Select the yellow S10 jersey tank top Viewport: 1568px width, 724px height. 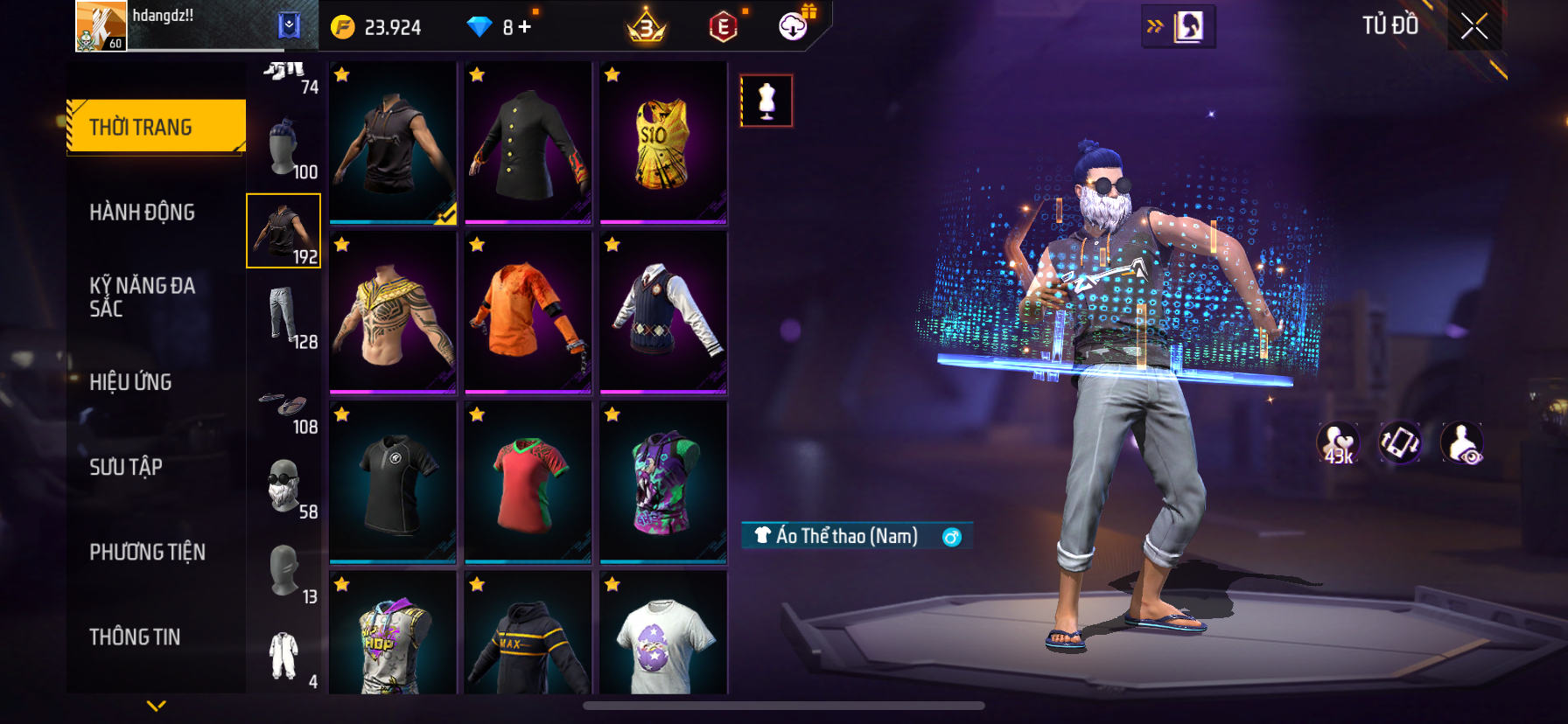pos(663,143)
